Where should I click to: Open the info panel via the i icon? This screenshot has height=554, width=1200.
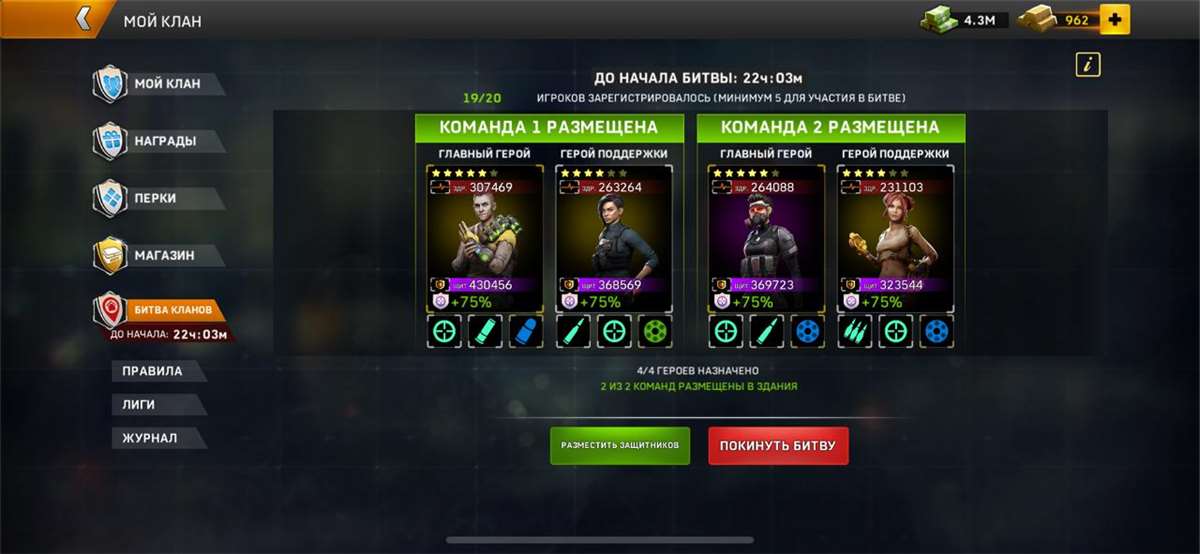point(1088,65)
